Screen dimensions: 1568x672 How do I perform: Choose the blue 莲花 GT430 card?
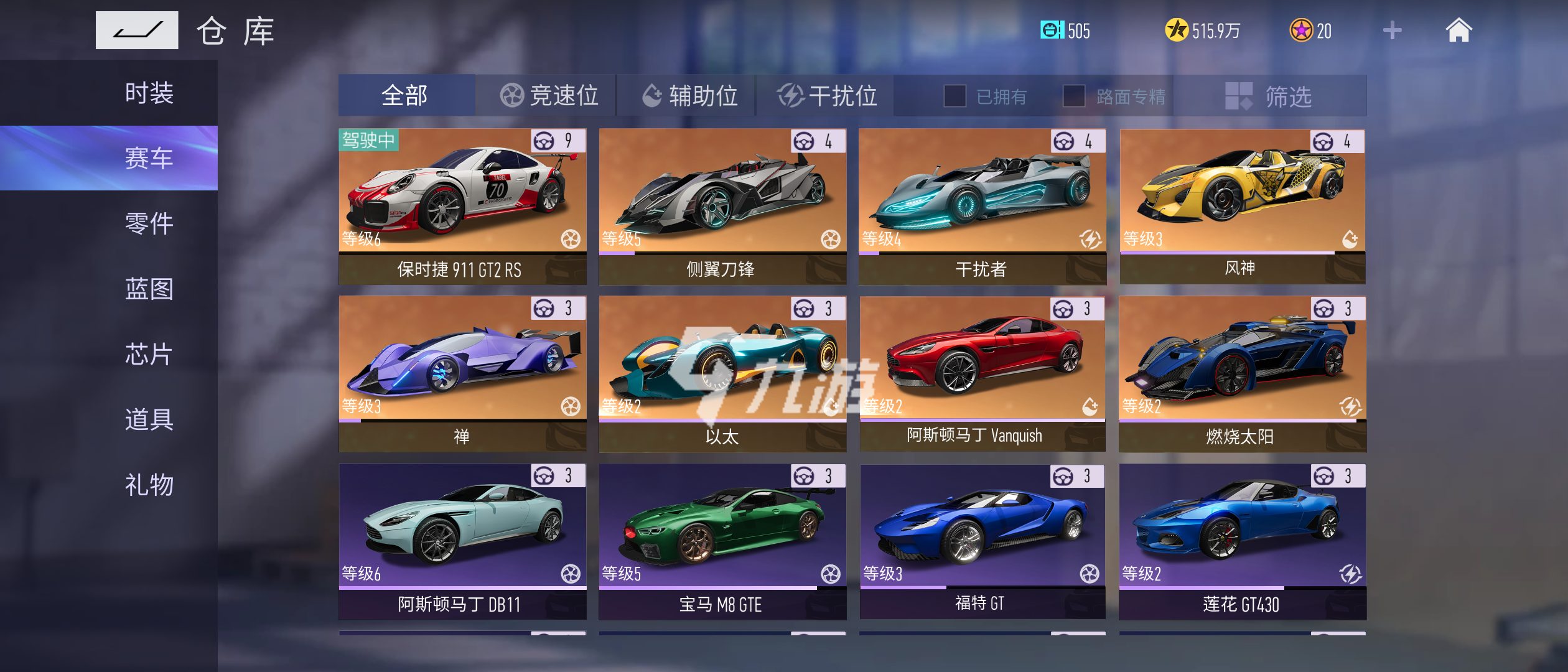pos(1242,541)
